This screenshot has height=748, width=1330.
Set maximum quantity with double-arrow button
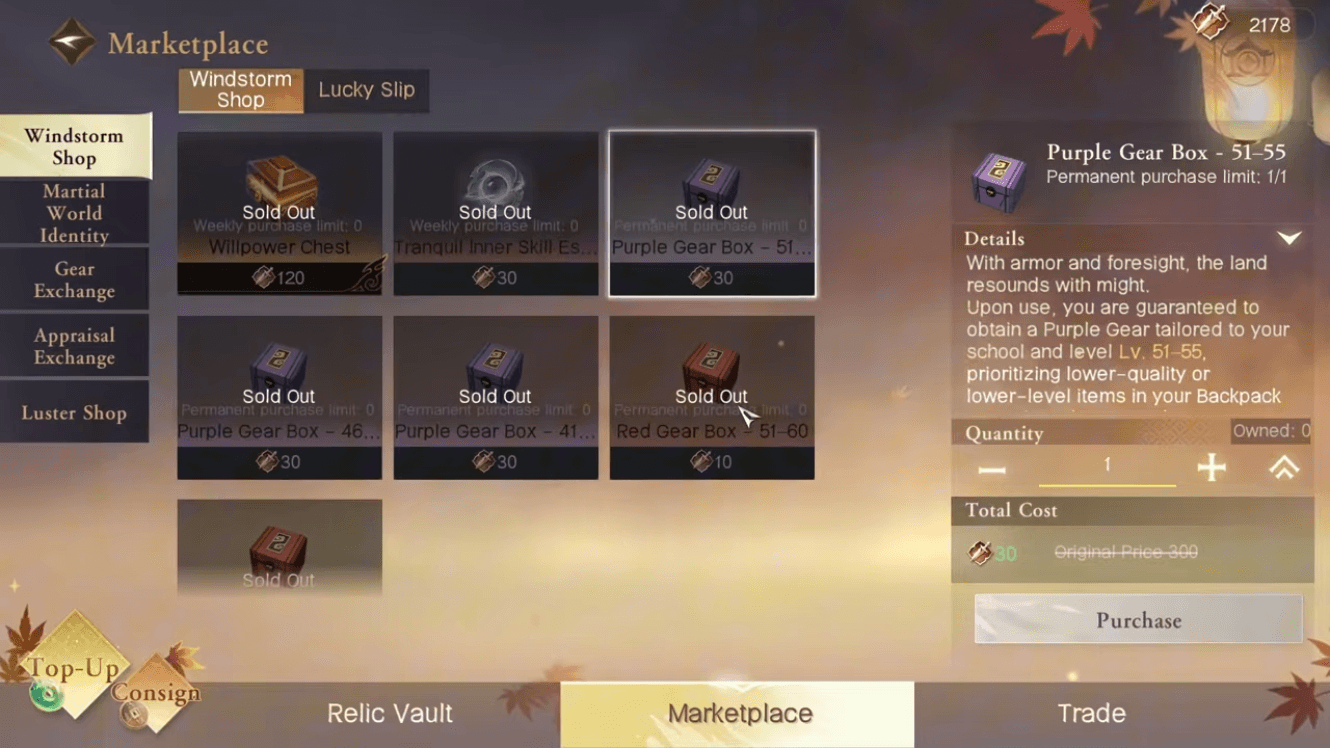pyautogui.click(x=1284, y=467)
